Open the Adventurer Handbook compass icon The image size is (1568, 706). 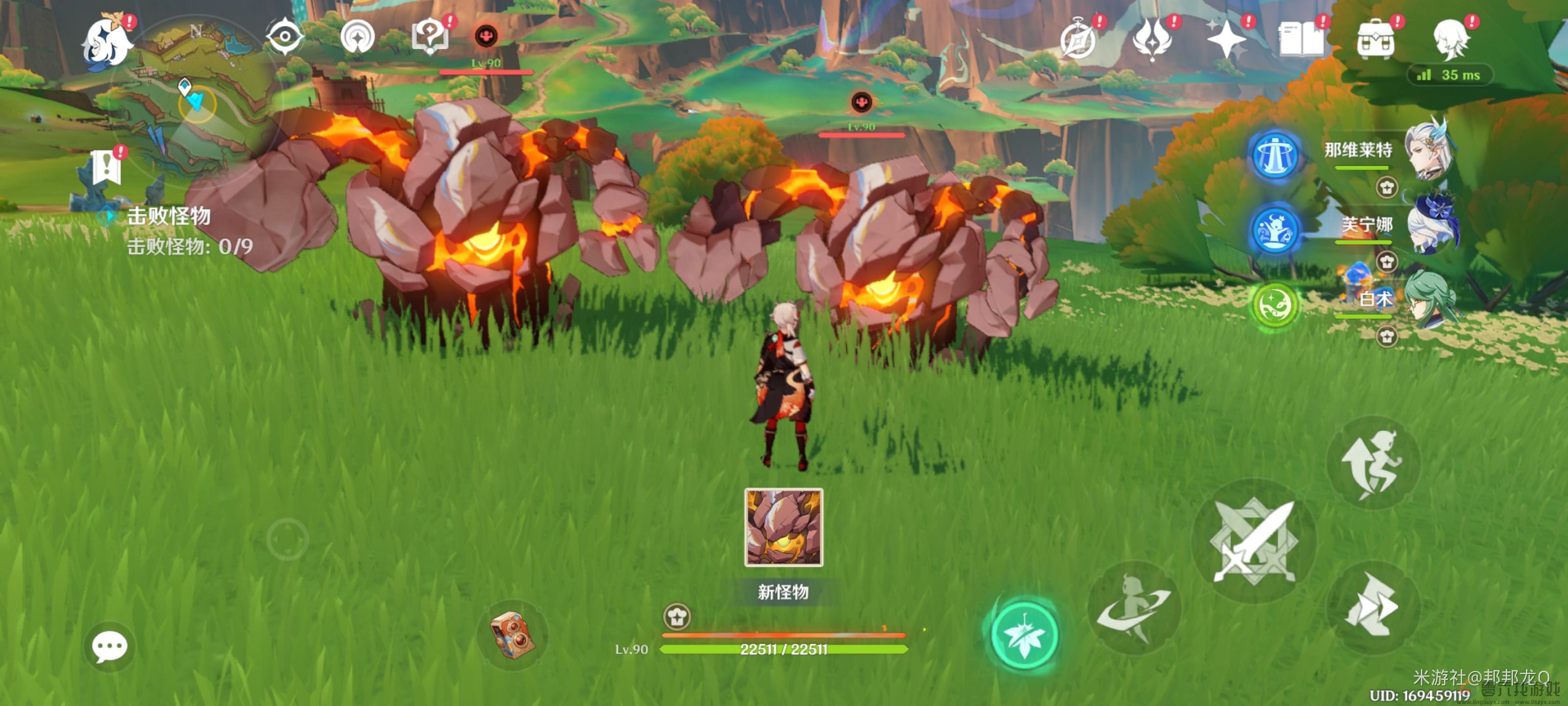pos(1078,40)
